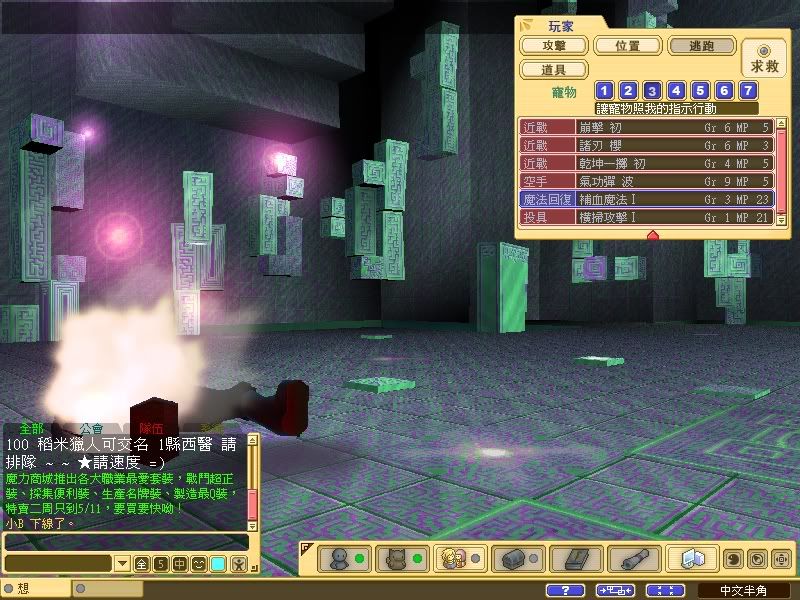Click the chat text input field

125,542
